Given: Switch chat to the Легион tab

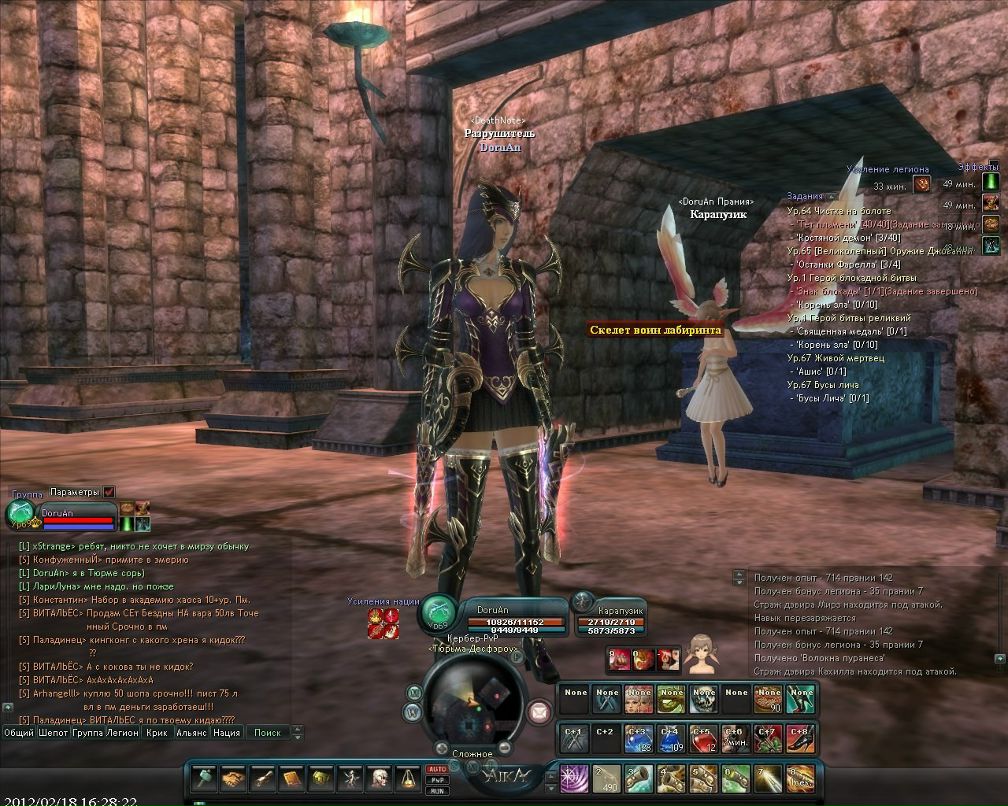Looking at the screenshot, I should (x=123, y=732).
